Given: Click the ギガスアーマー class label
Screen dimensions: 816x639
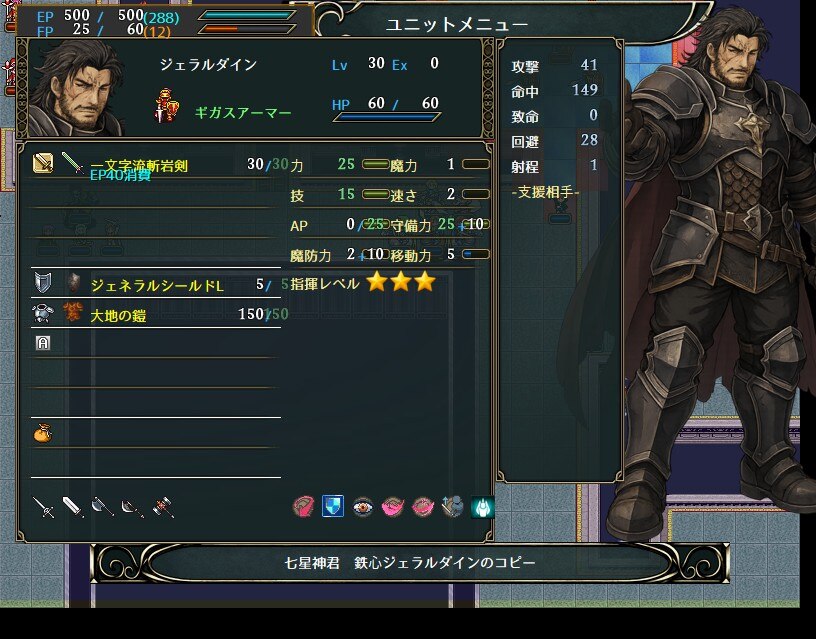Looking at the screenshot, I should pos(243,113).
